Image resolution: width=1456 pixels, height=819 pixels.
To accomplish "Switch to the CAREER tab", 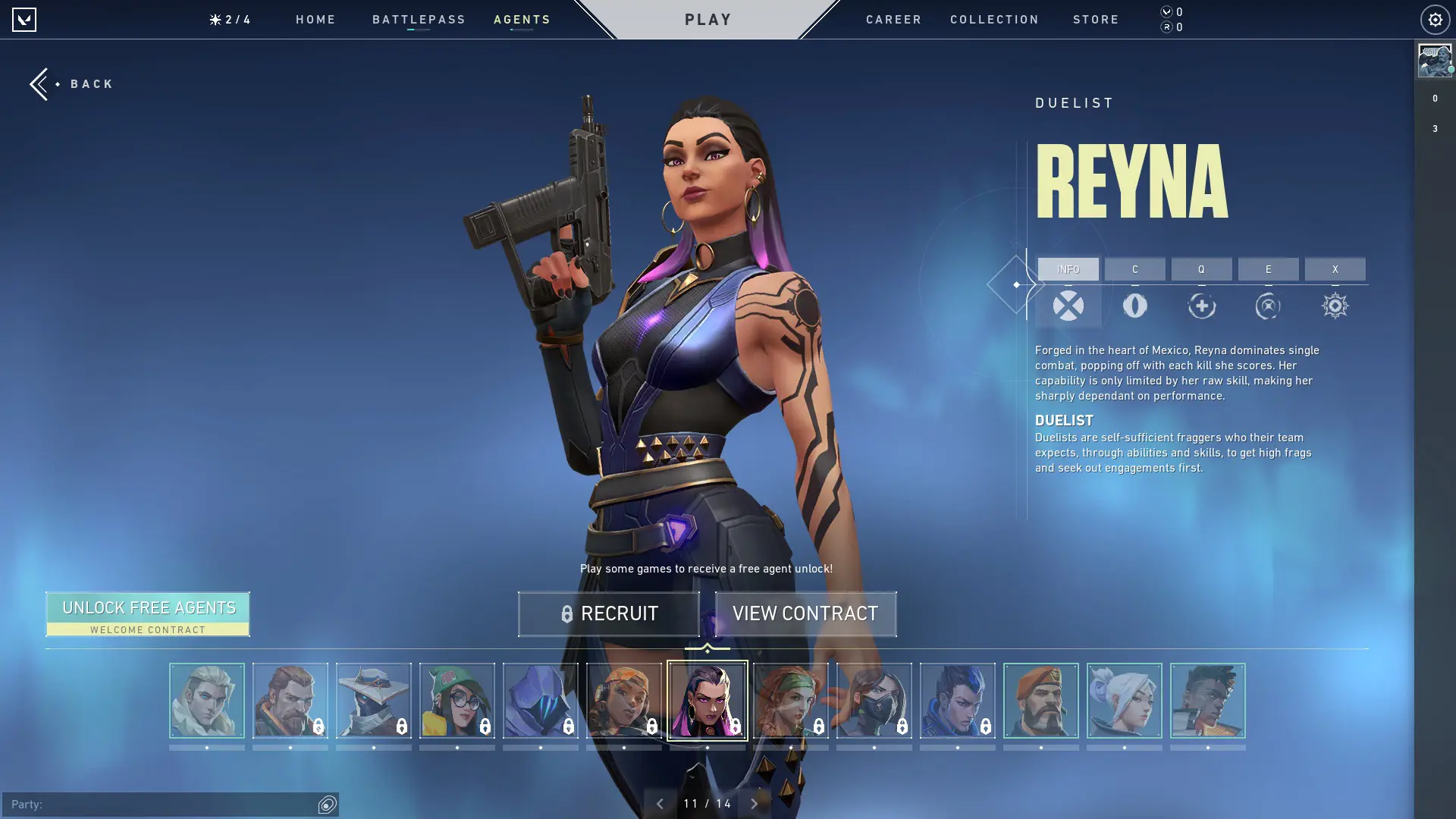I will 893,20.
